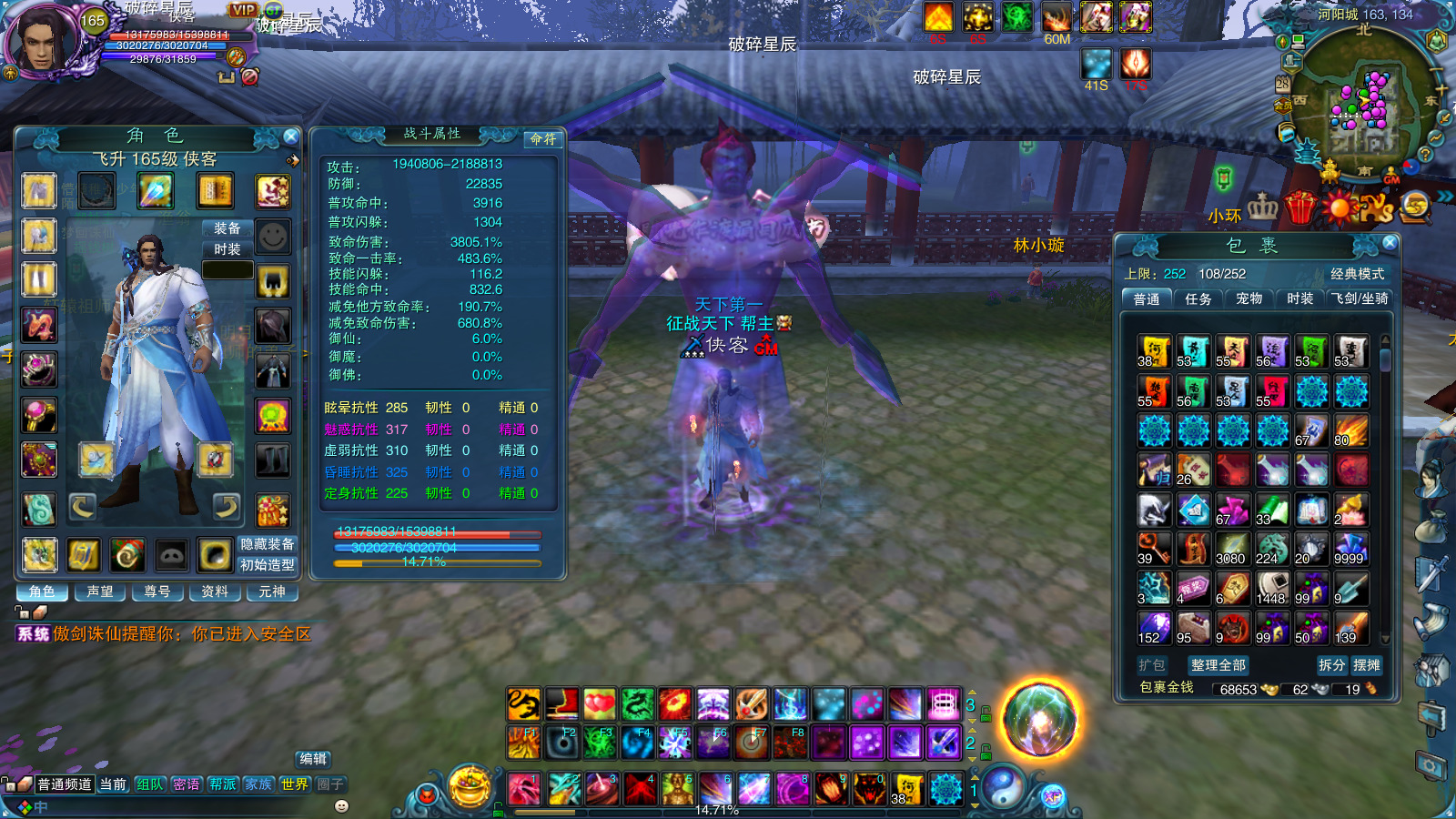
Task: Close the 角色 character panel
Action: click(x=290, y=136)
